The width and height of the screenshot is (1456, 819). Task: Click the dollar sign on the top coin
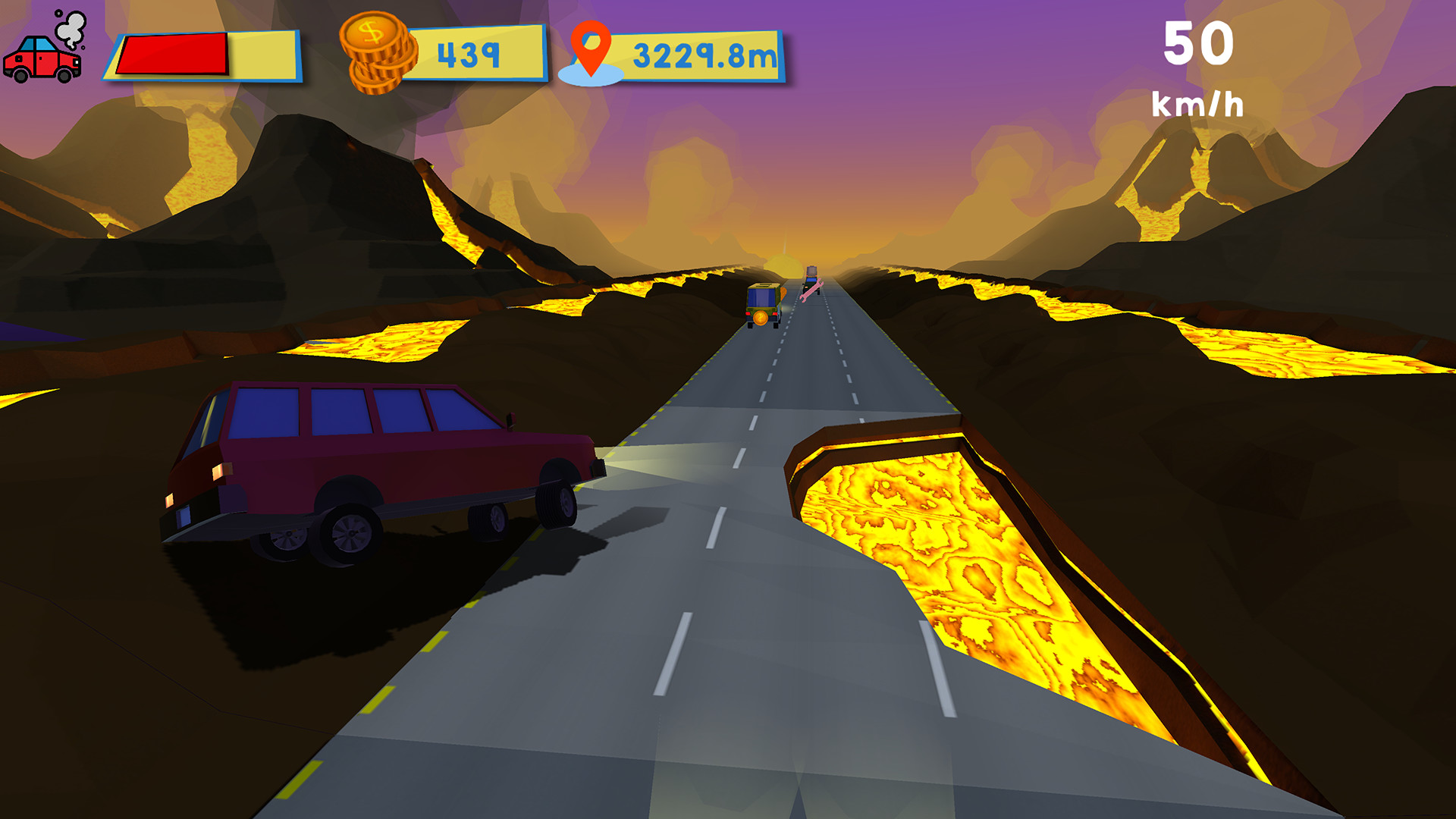coord(371,33)
